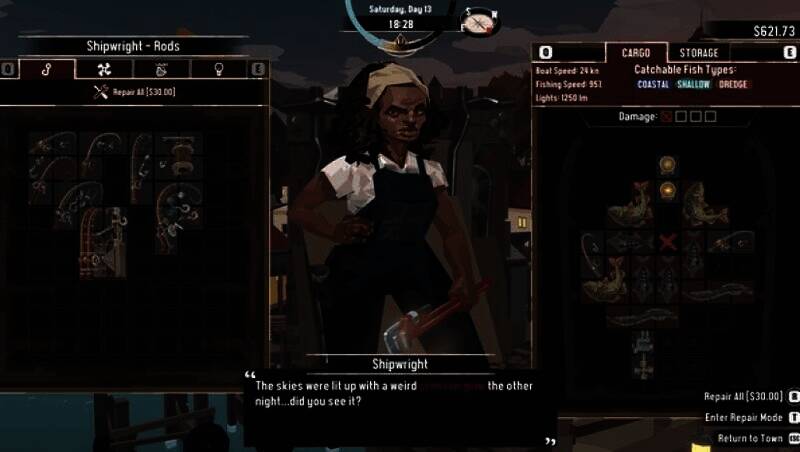Image resolution: width=800 pixels, height=452 pixels.
Task: Select the damaged red X cargo slot
Action: [667, 241]
